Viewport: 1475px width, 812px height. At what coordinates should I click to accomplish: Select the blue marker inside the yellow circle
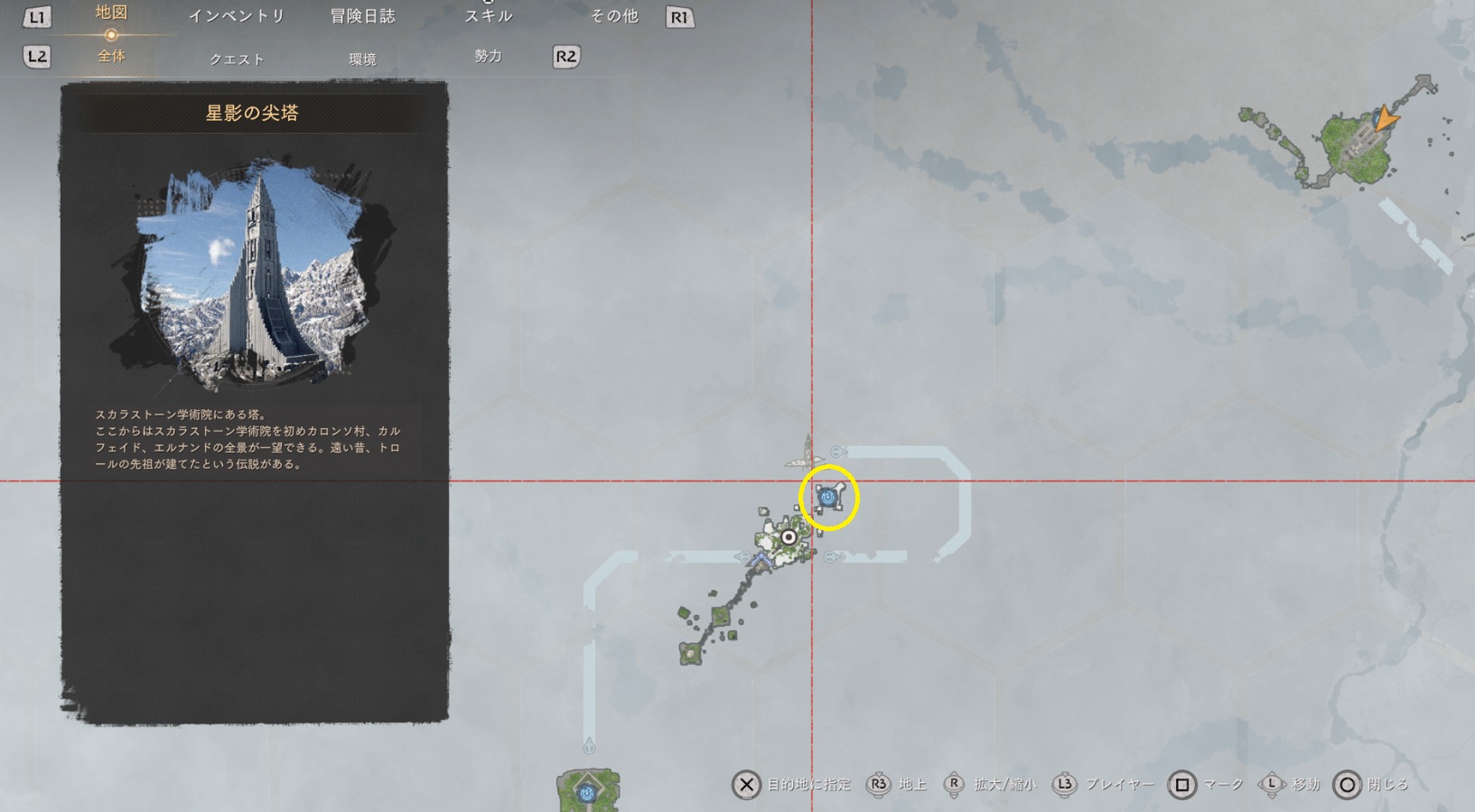827,497
